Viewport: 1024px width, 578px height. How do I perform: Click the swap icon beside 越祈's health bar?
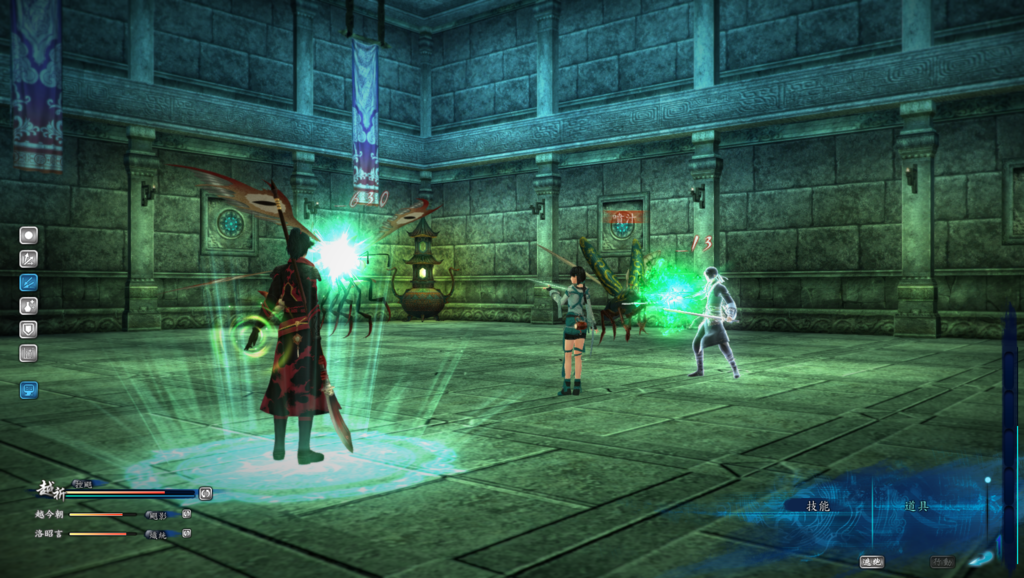205,493
